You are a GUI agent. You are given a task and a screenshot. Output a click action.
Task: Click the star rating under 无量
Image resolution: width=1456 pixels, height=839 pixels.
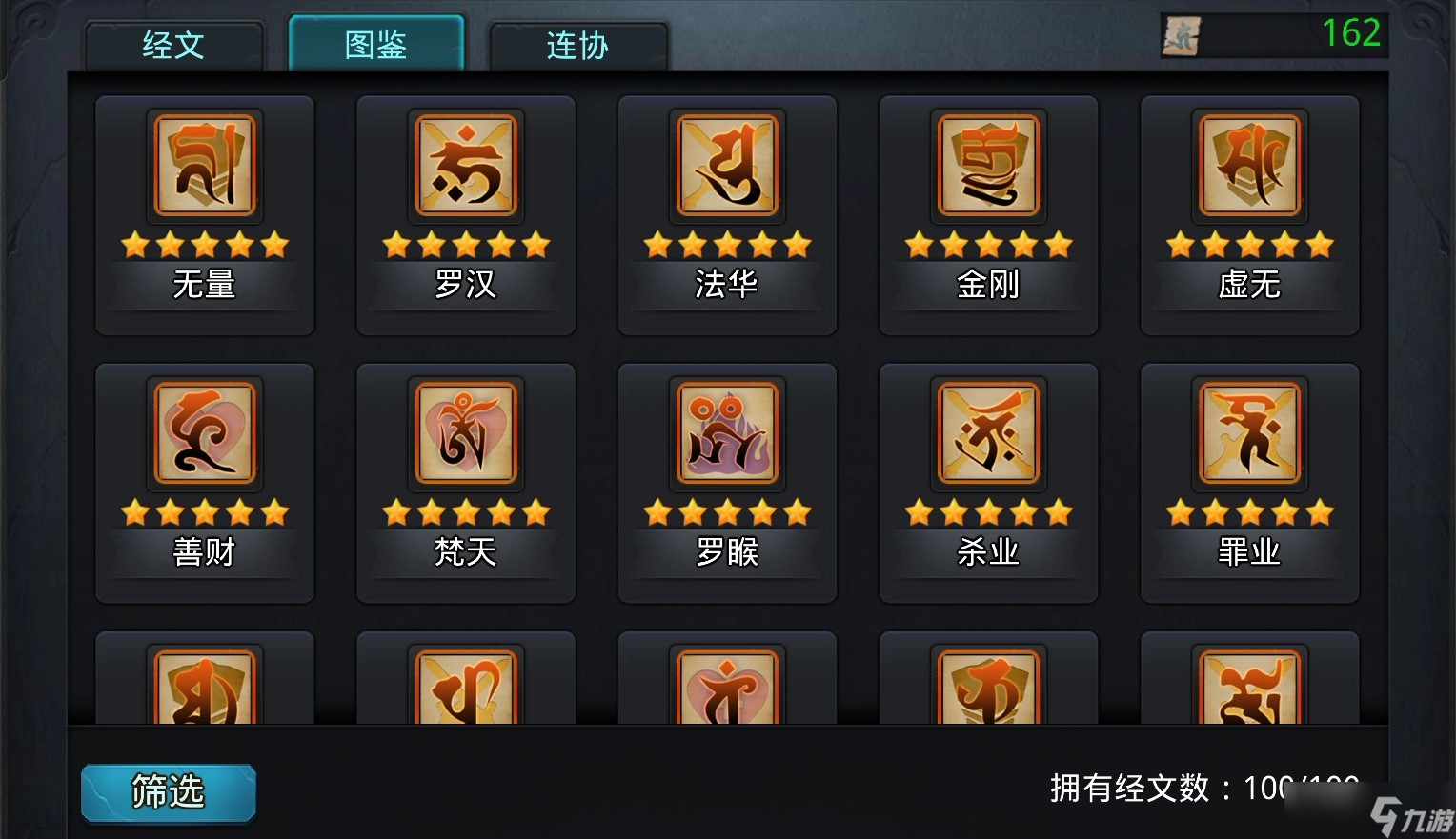pyautogui.click(x=204, y=245)
